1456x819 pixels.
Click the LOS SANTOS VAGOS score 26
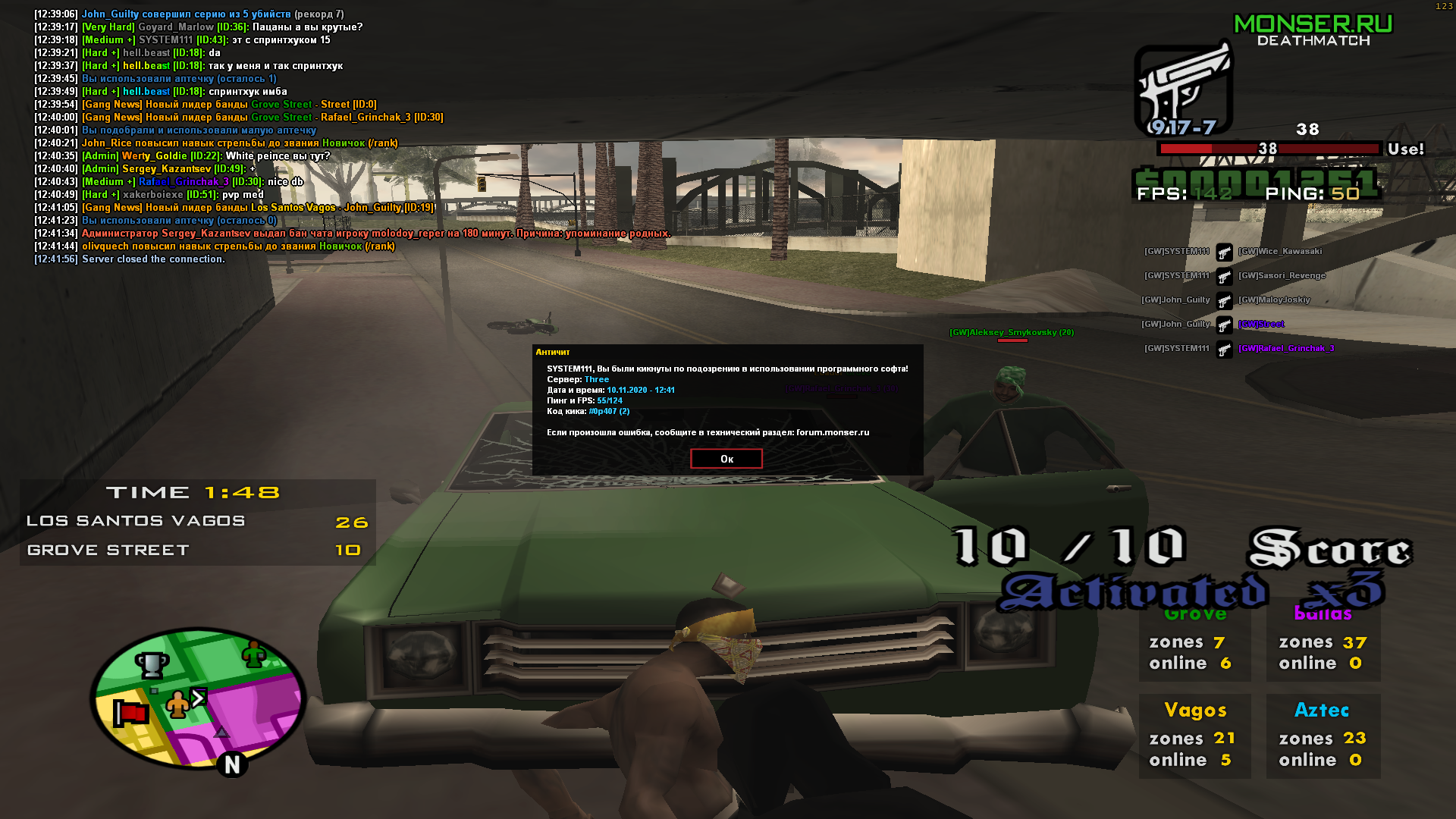click(x=353, y=522)
